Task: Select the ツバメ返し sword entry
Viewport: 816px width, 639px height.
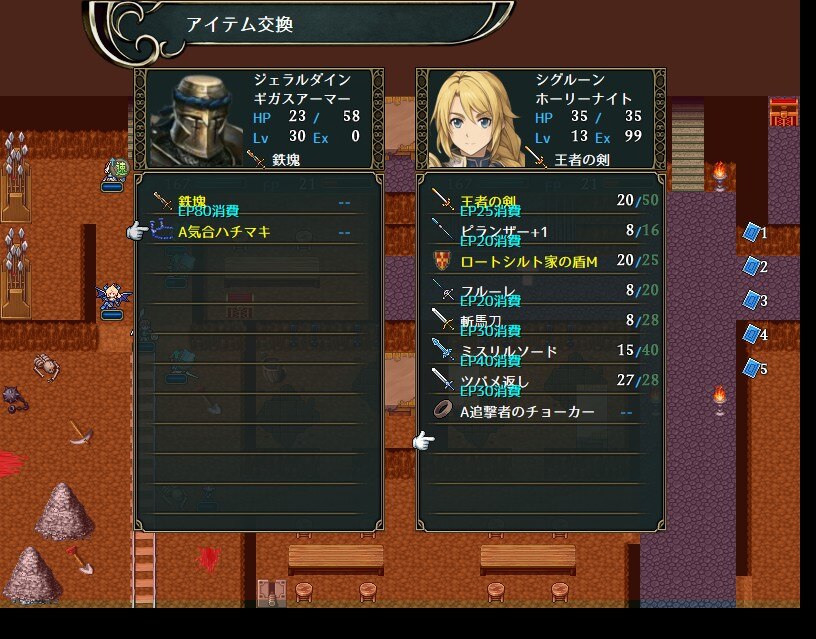Action: pyautogui.click(x=540, y=381)
